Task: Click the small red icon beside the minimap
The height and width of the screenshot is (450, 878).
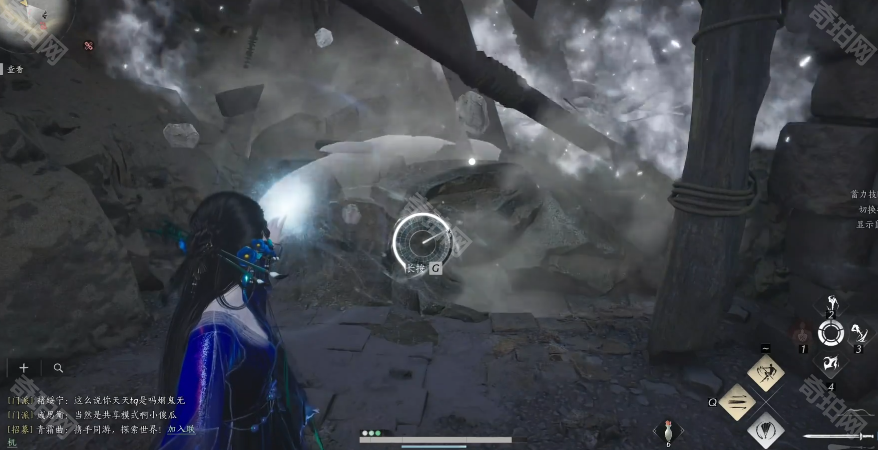Action: point(88,46)
